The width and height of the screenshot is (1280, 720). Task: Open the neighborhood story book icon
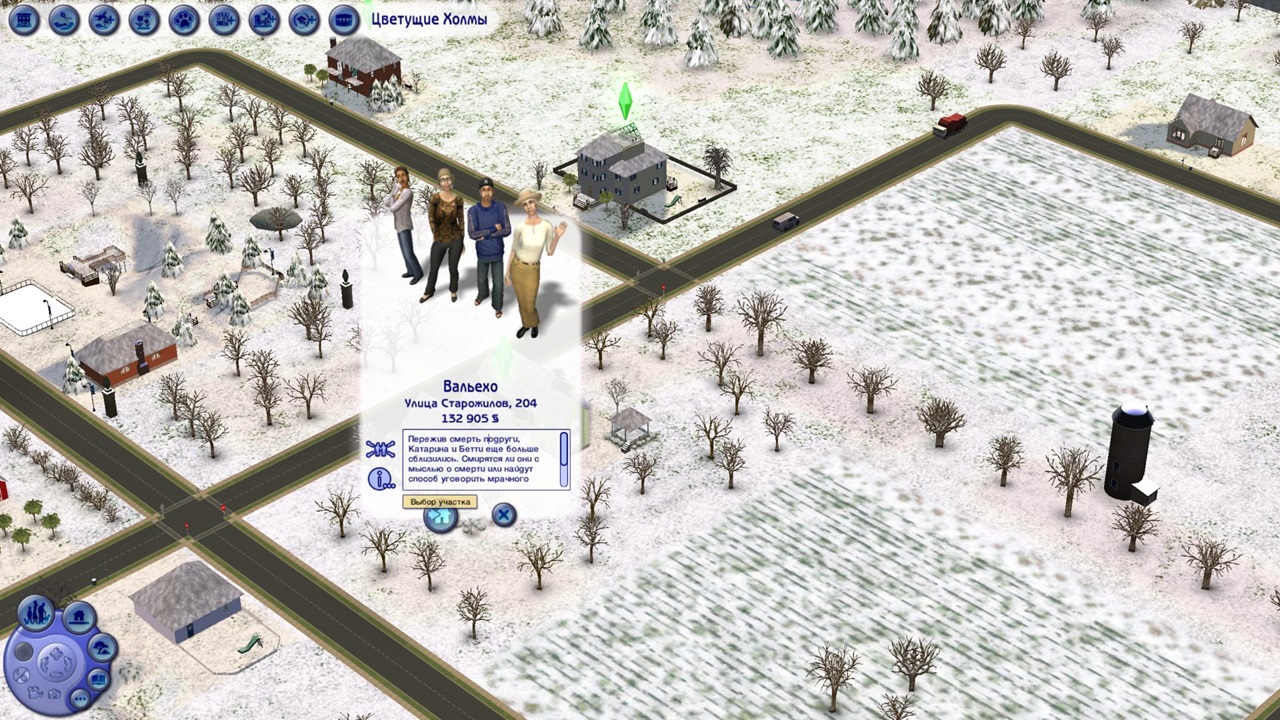(99, 679)
